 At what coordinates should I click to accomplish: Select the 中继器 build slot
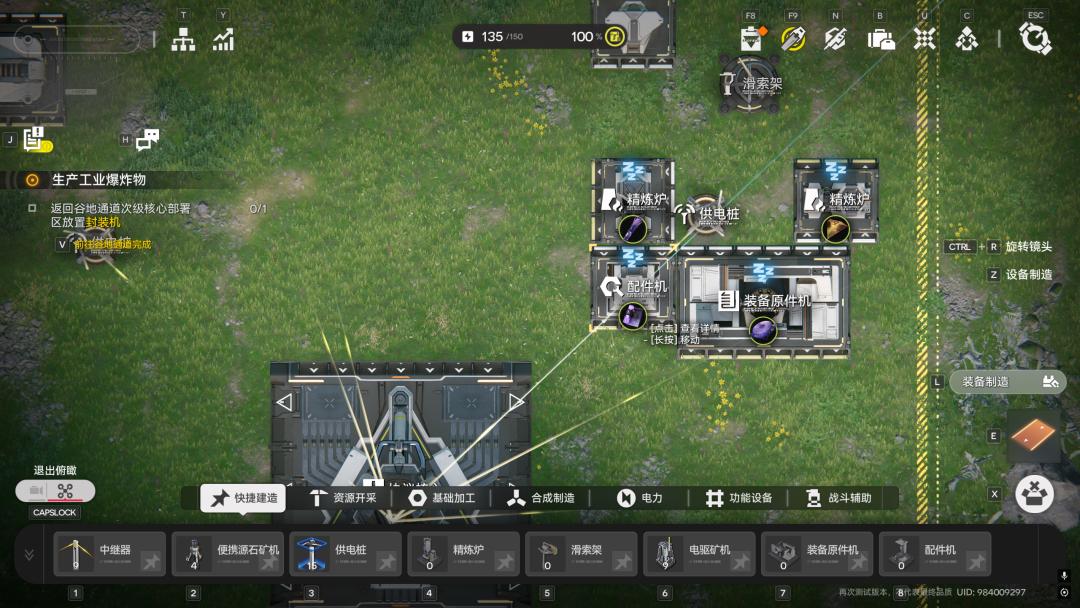pyautogui.click(x=110, y=554)
